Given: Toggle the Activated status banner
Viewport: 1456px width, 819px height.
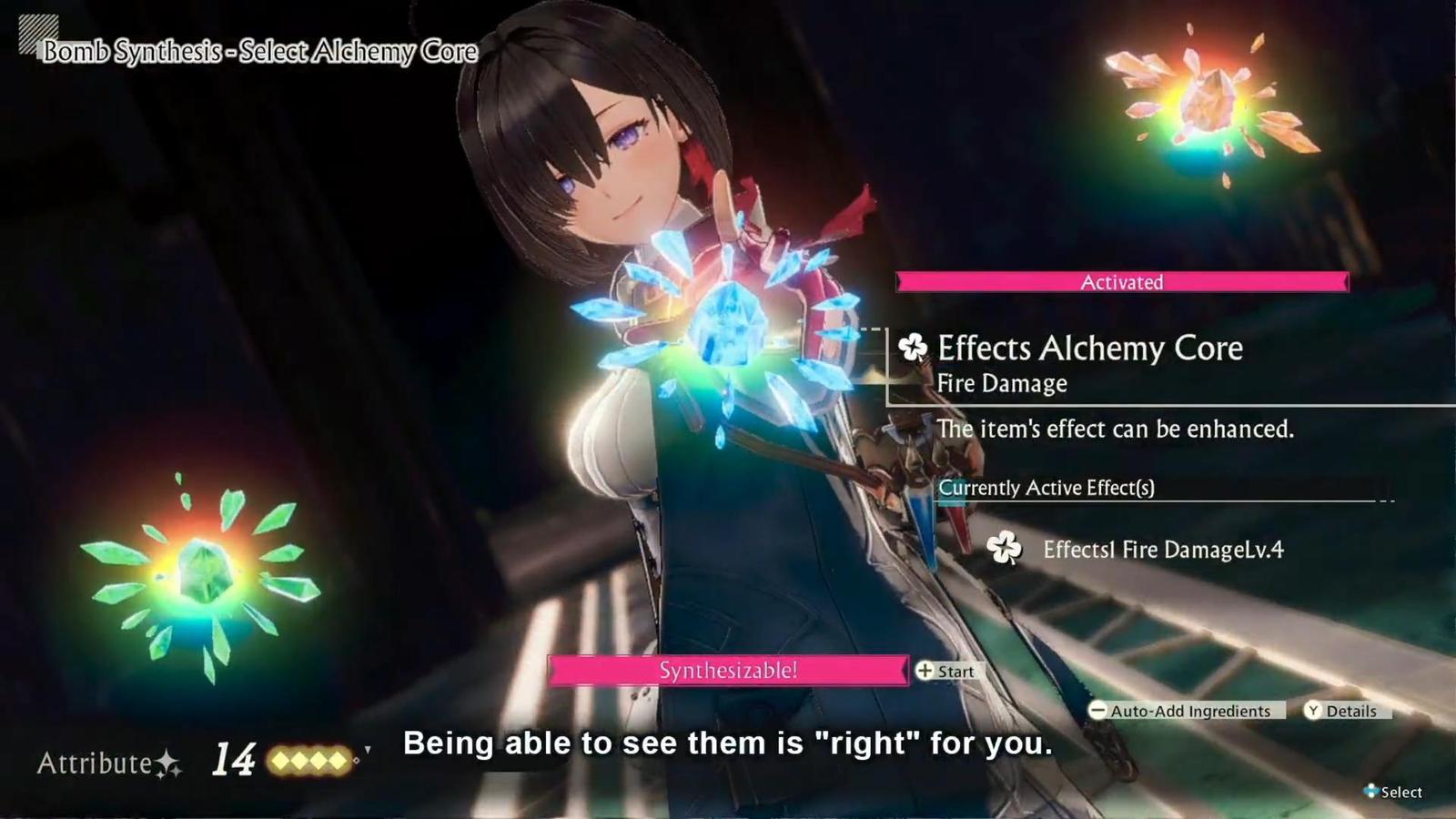Looking at the screenshot, I should tap(1121, 282).
